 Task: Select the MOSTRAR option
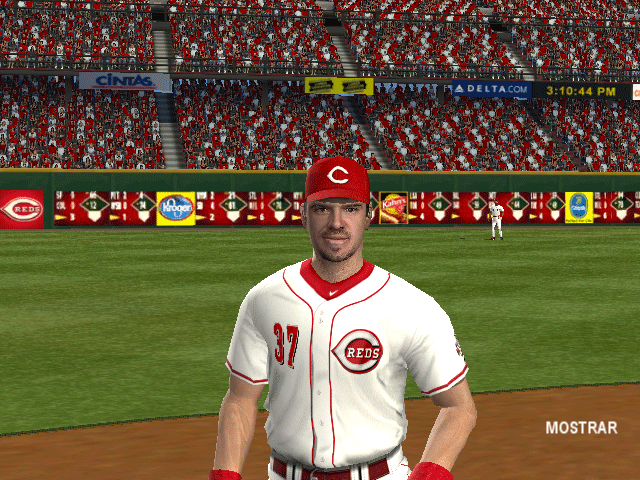[x=581, y=428]
